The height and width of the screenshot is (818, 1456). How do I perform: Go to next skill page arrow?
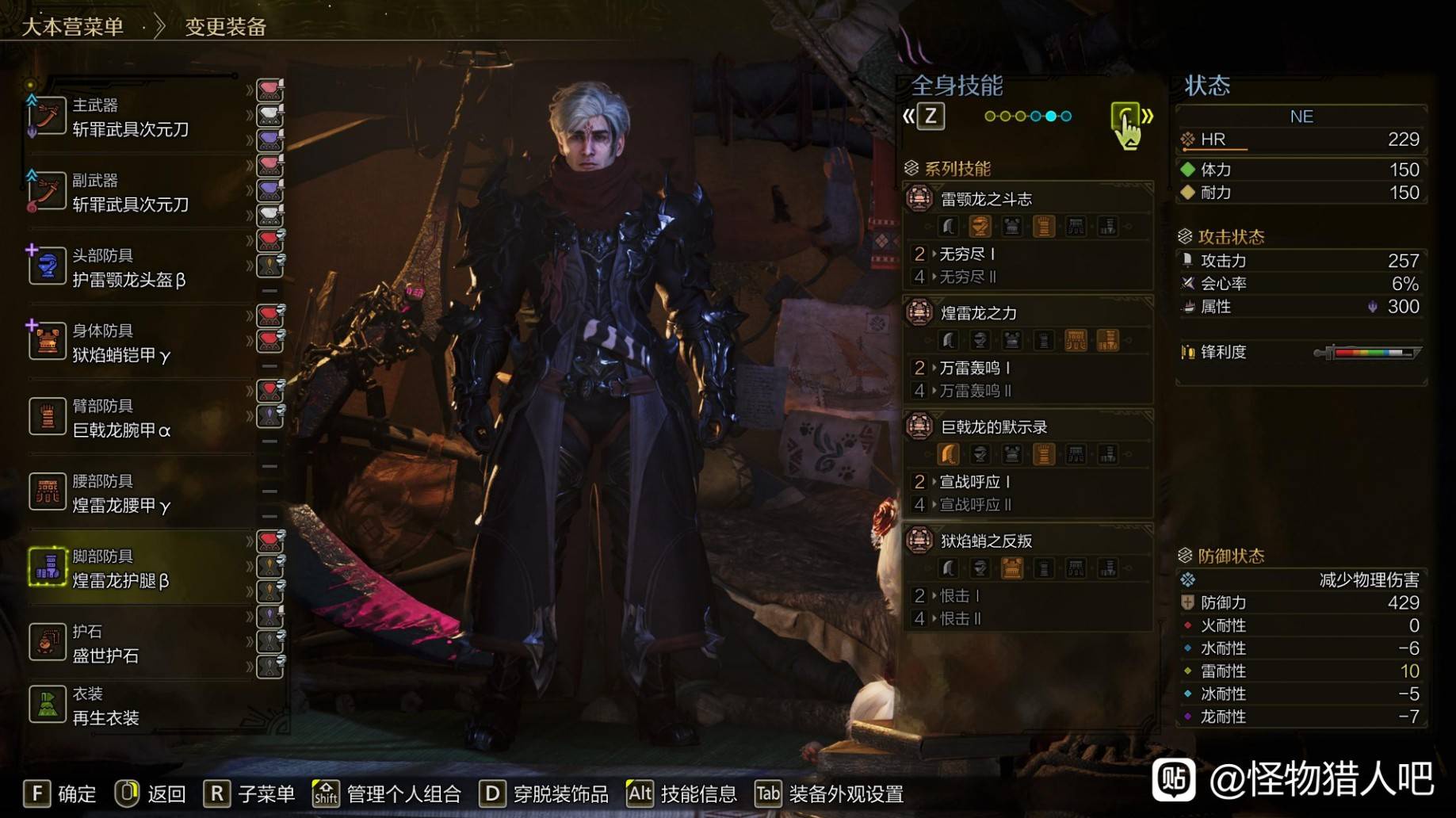(x=1147, y=117)
